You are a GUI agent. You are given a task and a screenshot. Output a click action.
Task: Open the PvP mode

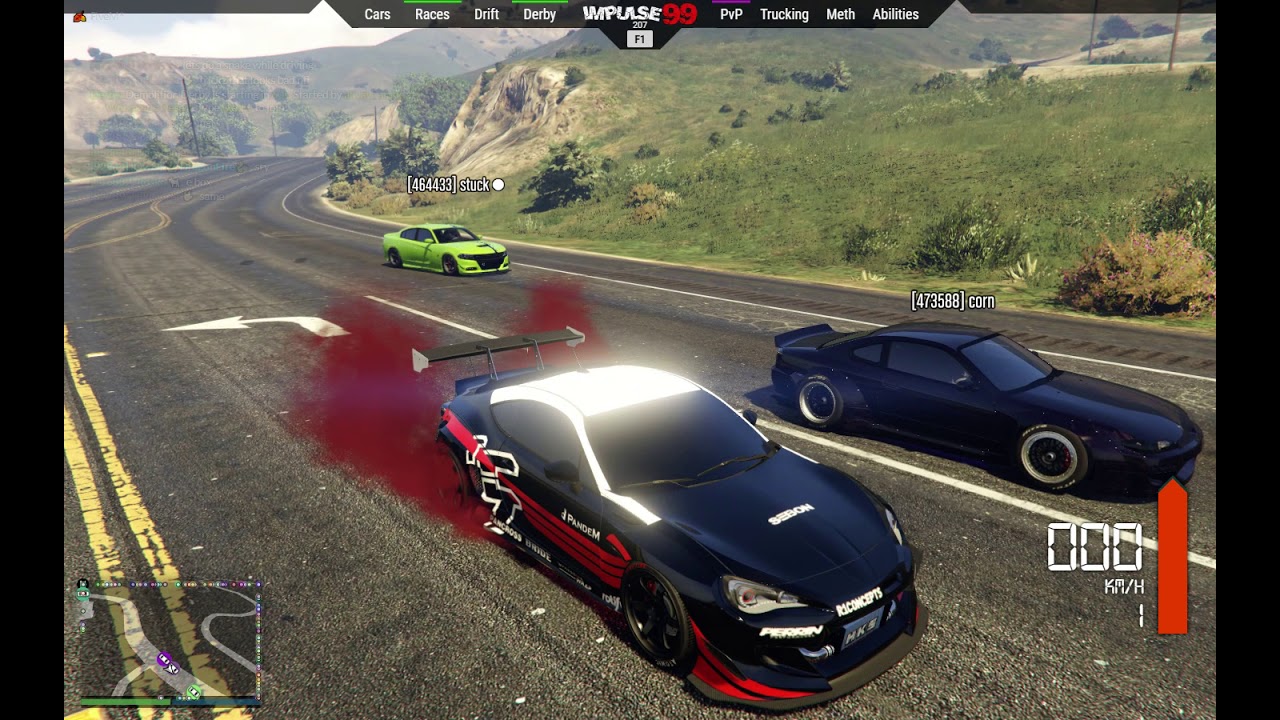tap(731, 14)
